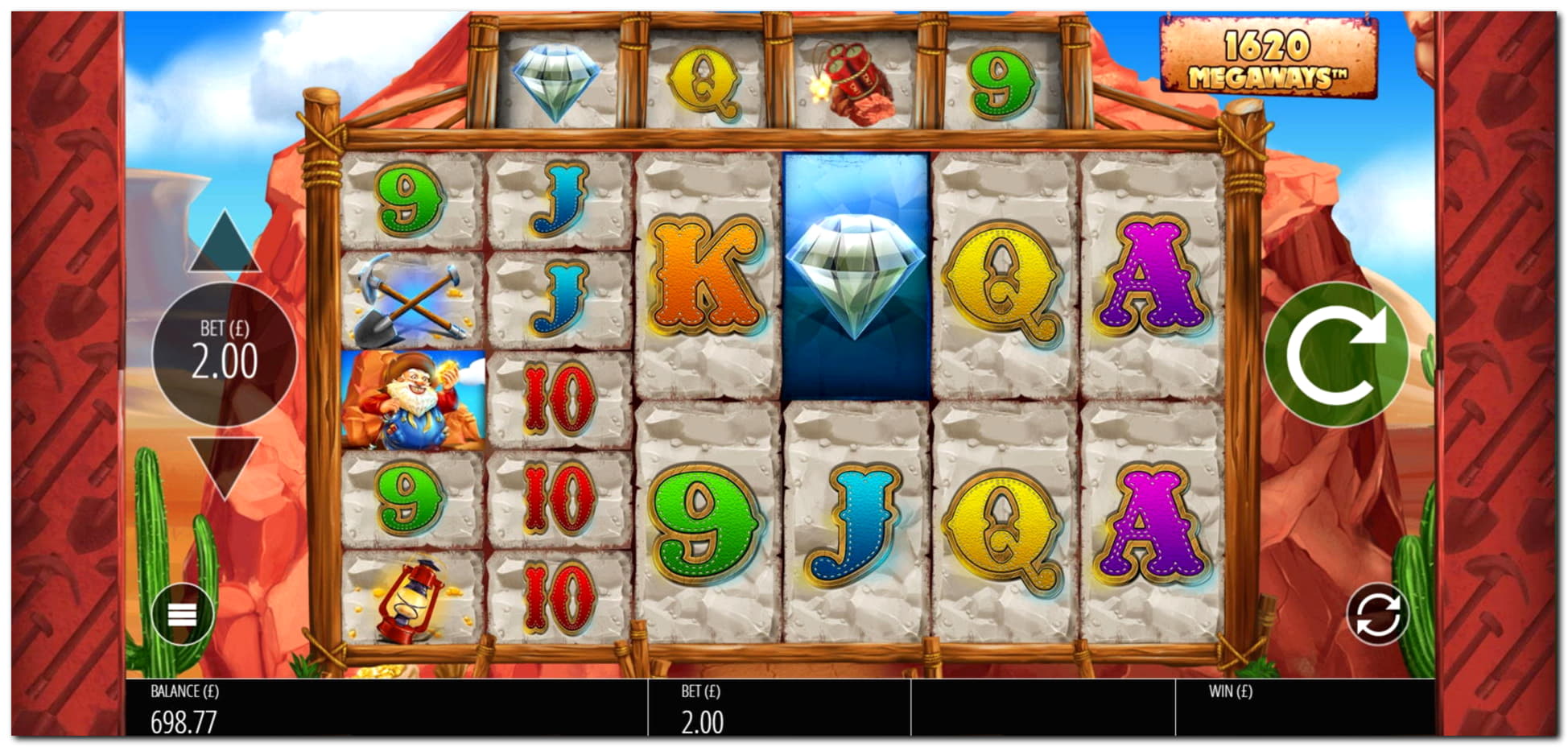Open the hamburger menu
1568x747 pixels.
183,615
